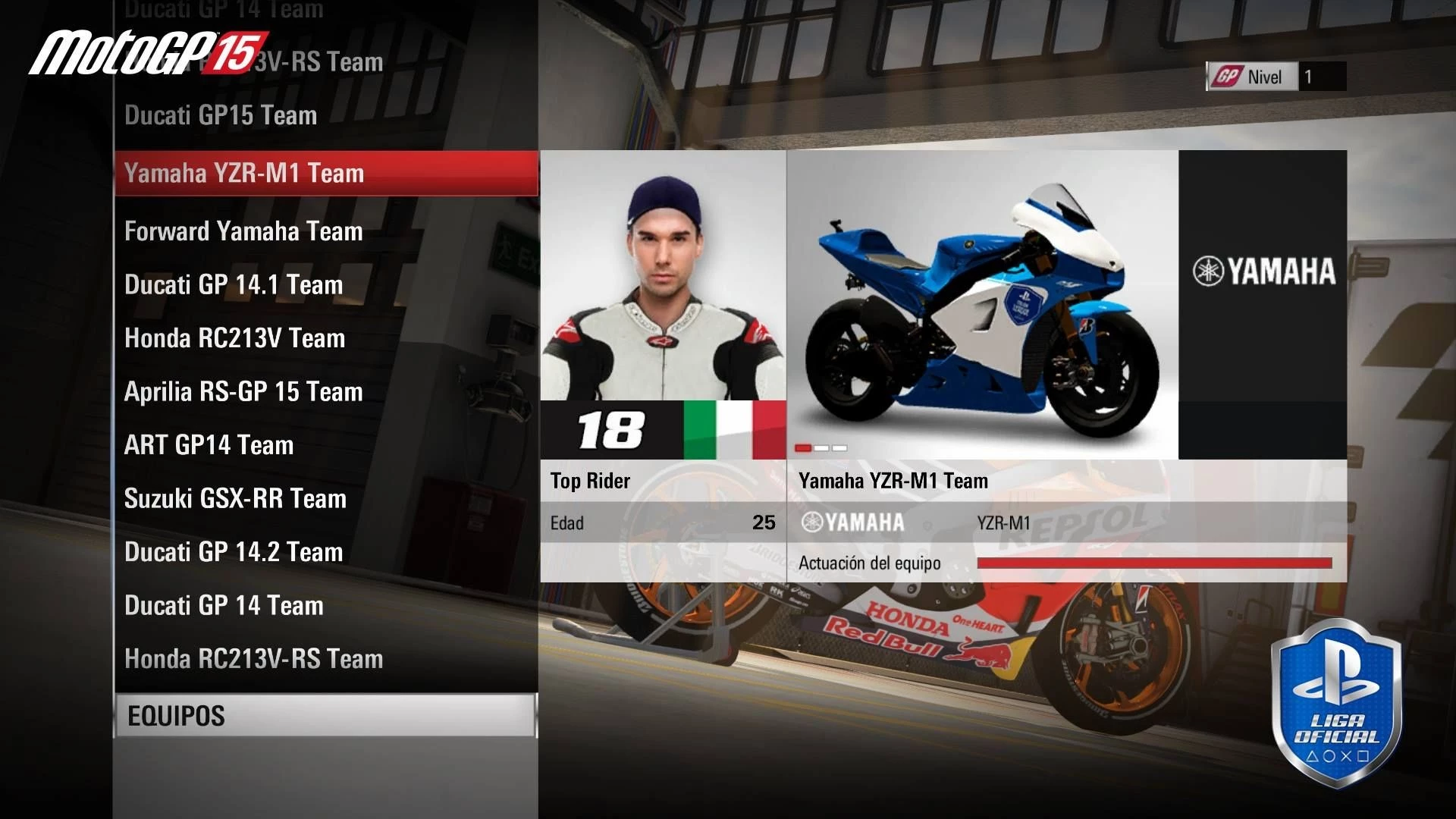Image resolution: width=1456 pixels, height=819 pixels.
Task: Select Ducati GP 14.1 Team
Action: (x=234, y=285)
